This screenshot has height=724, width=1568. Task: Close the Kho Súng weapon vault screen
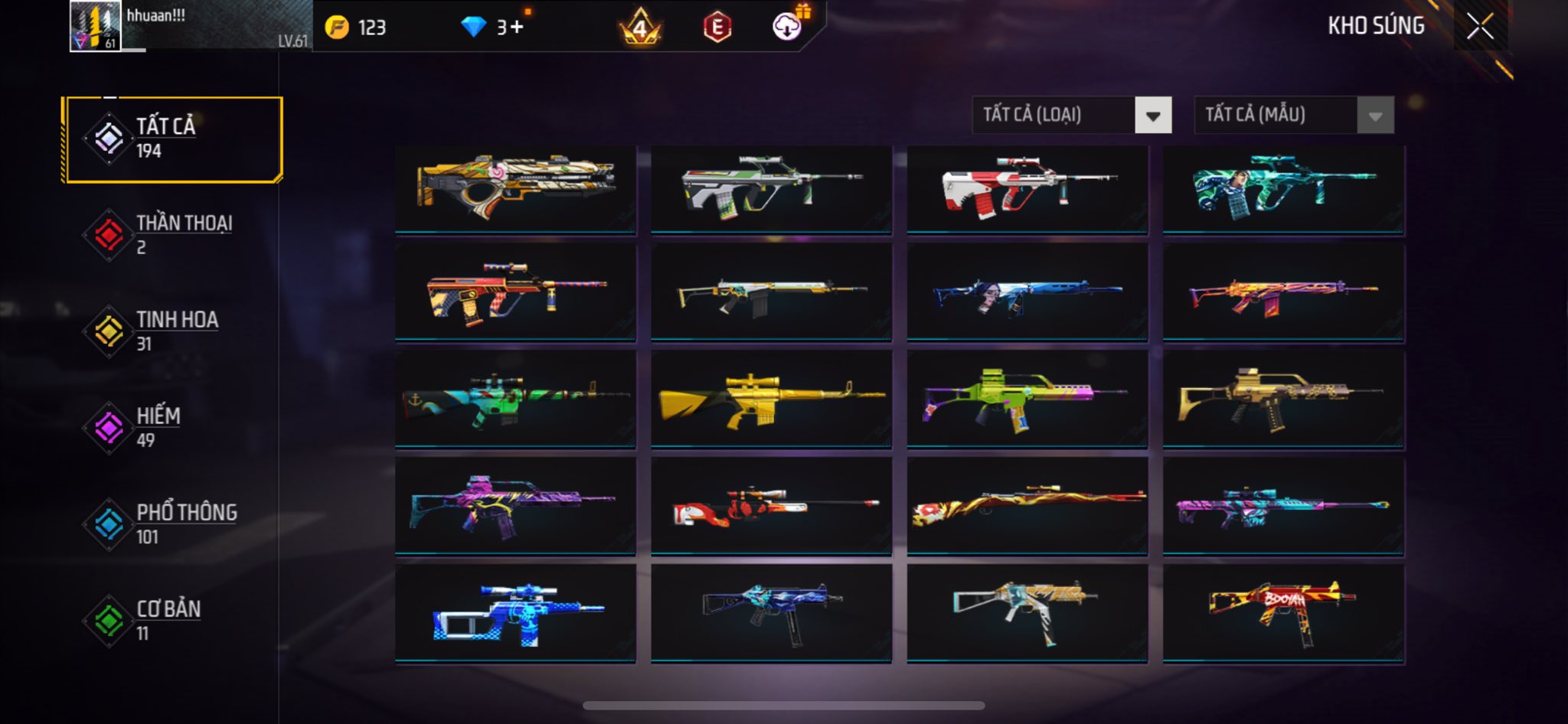coord(1479,27)
